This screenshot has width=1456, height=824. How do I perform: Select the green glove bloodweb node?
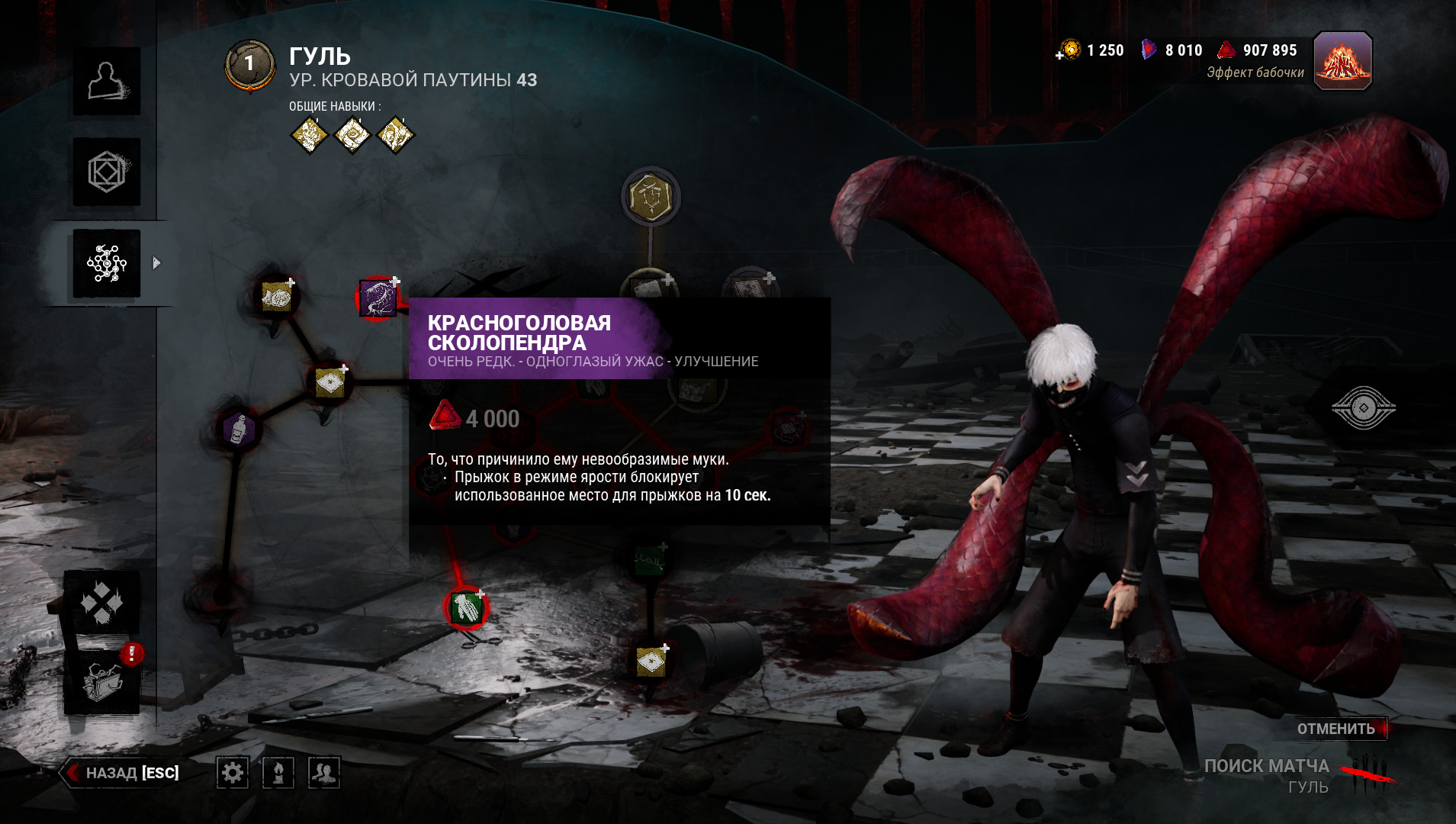click(466, 607)
